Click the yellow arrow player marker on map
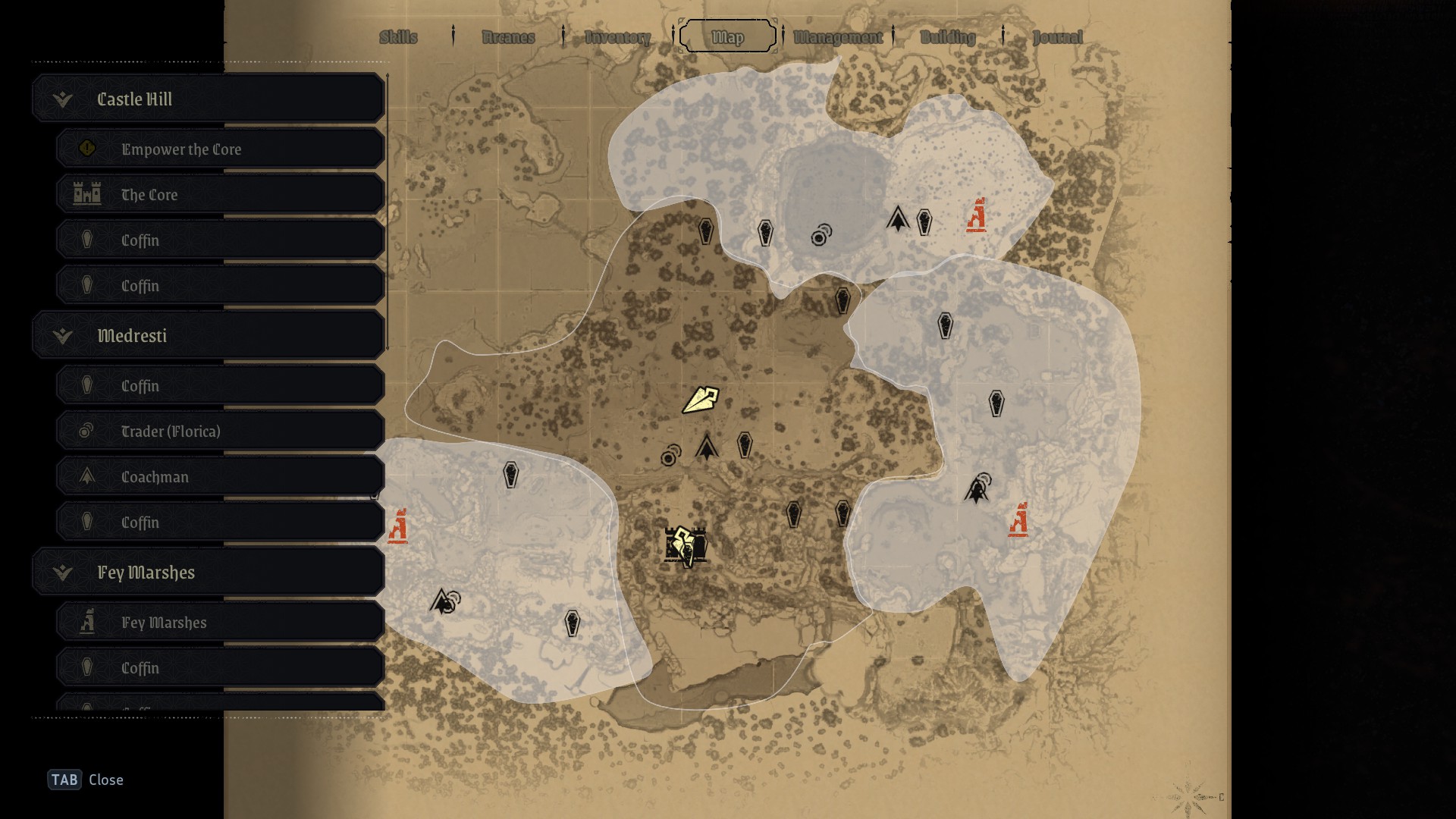1456x819 pixels. click(699, 400)
